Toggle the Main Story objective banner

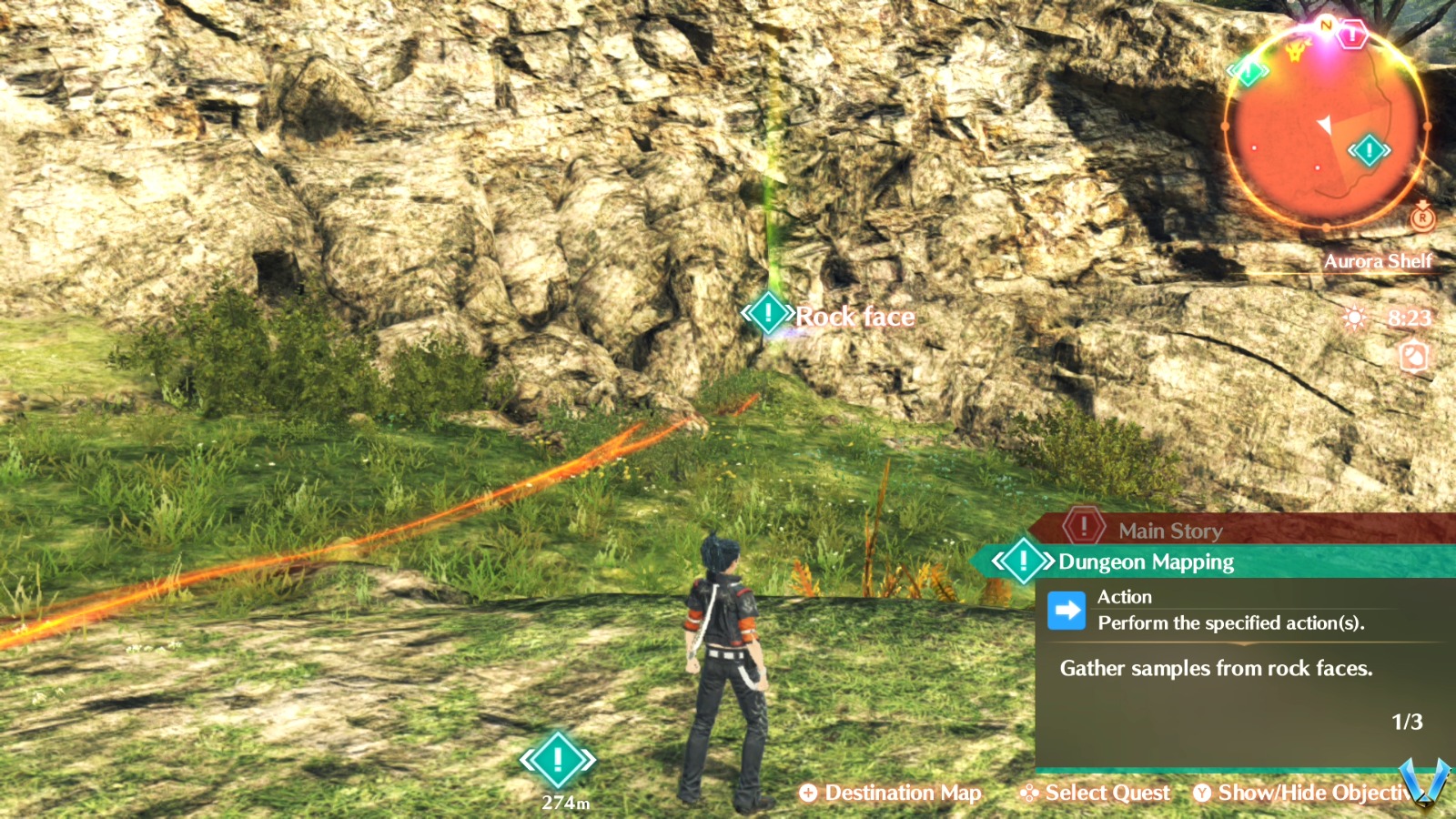[1170, 531]
